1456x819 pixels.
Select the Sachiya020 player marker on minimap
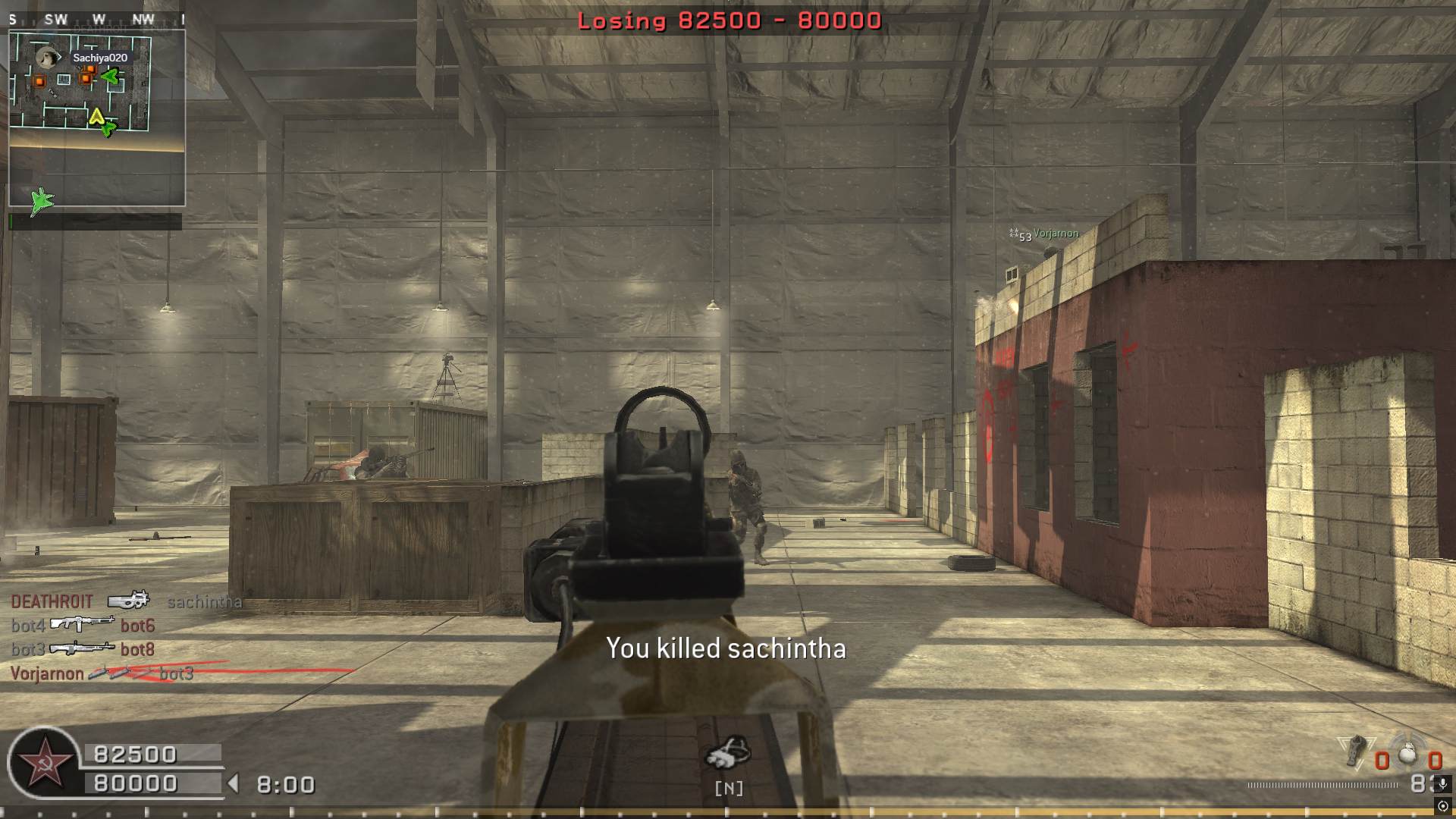(49, 58)
